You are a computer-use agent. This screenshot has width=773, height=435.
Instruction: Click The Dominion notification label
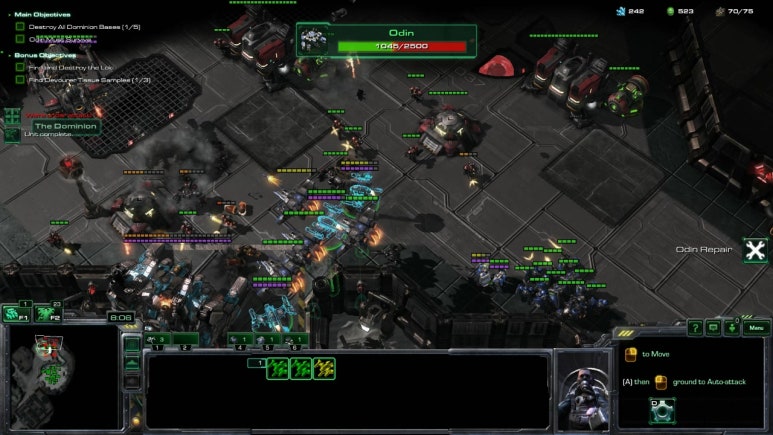(65, 126)
